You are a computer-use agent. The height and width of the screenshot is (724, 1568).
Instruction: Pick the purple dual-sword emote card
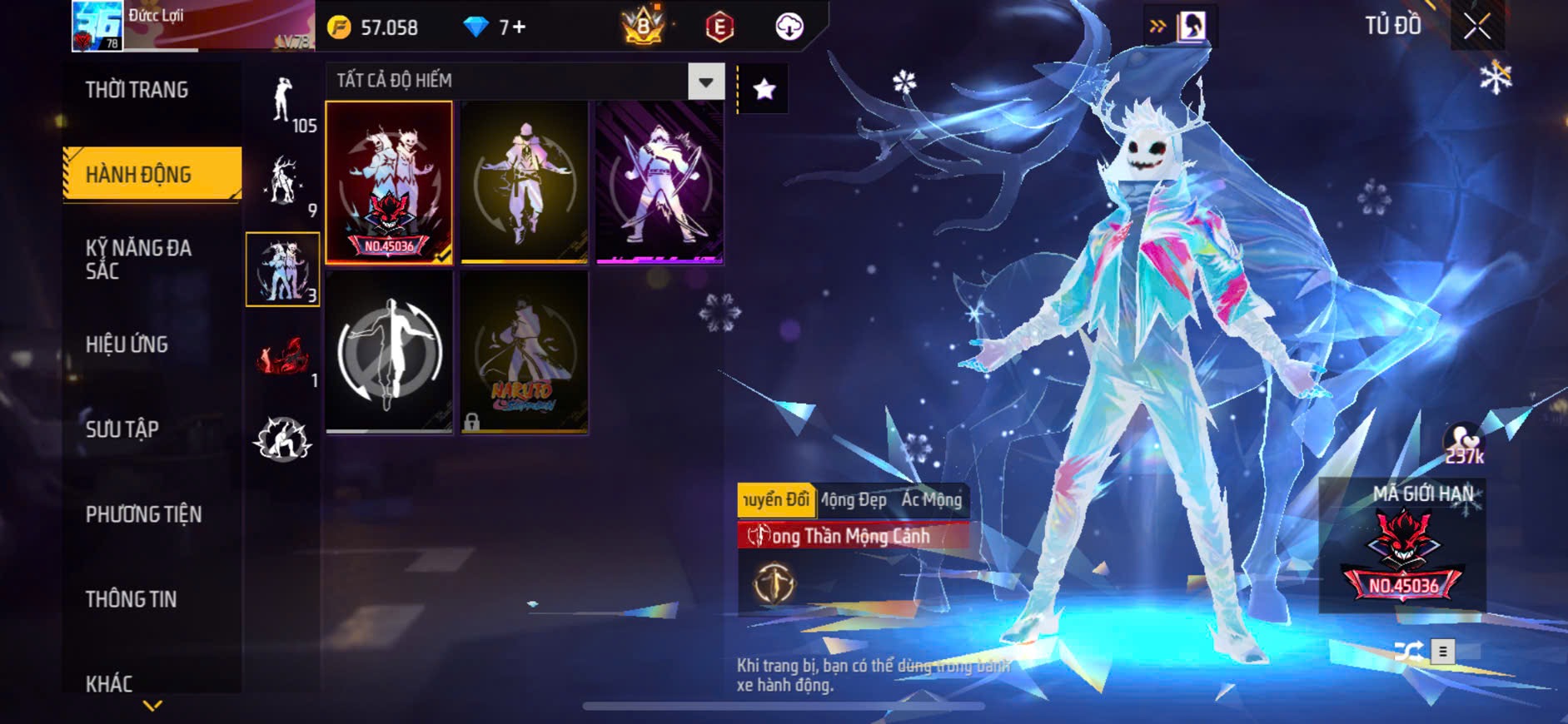[x=659, y=182]
